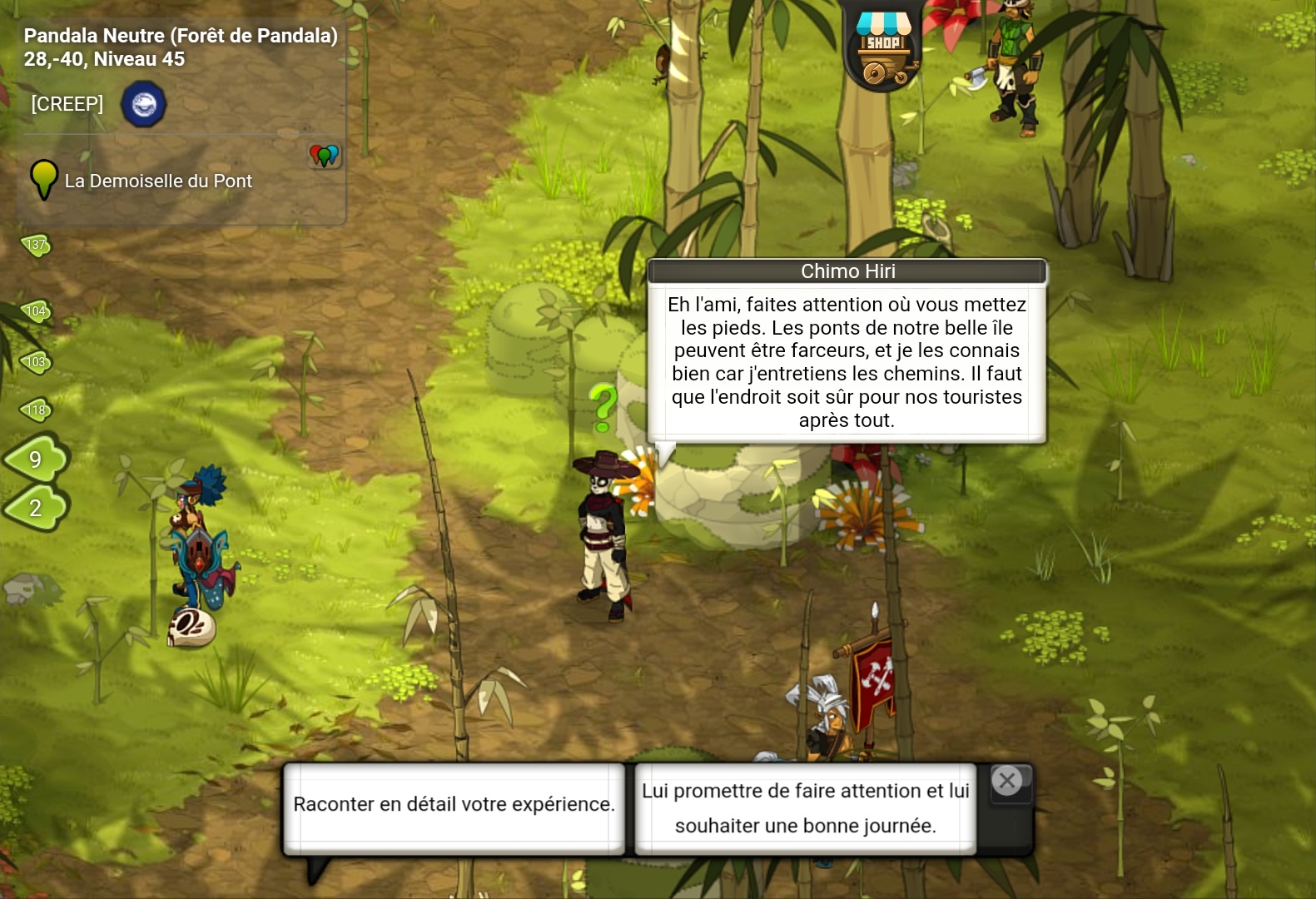The width and height of the screenshot is (1316, 899).
Task: Select the La Demoiselle du Pont quest tracker
Action: point(157,181)
